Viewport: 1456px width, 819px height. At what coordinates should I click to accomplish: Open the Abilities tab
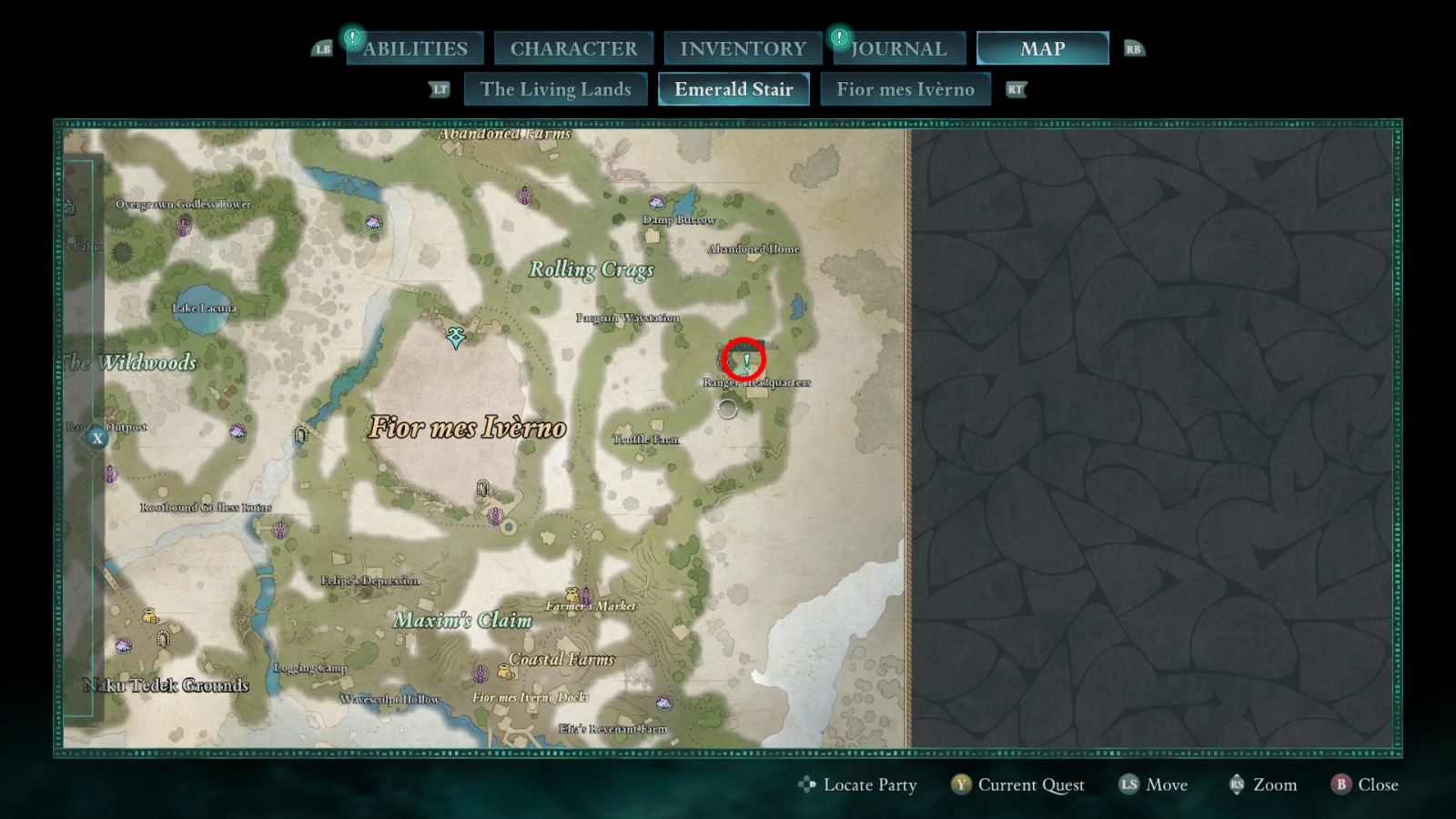pyautogui.click(x=414, y=49)
